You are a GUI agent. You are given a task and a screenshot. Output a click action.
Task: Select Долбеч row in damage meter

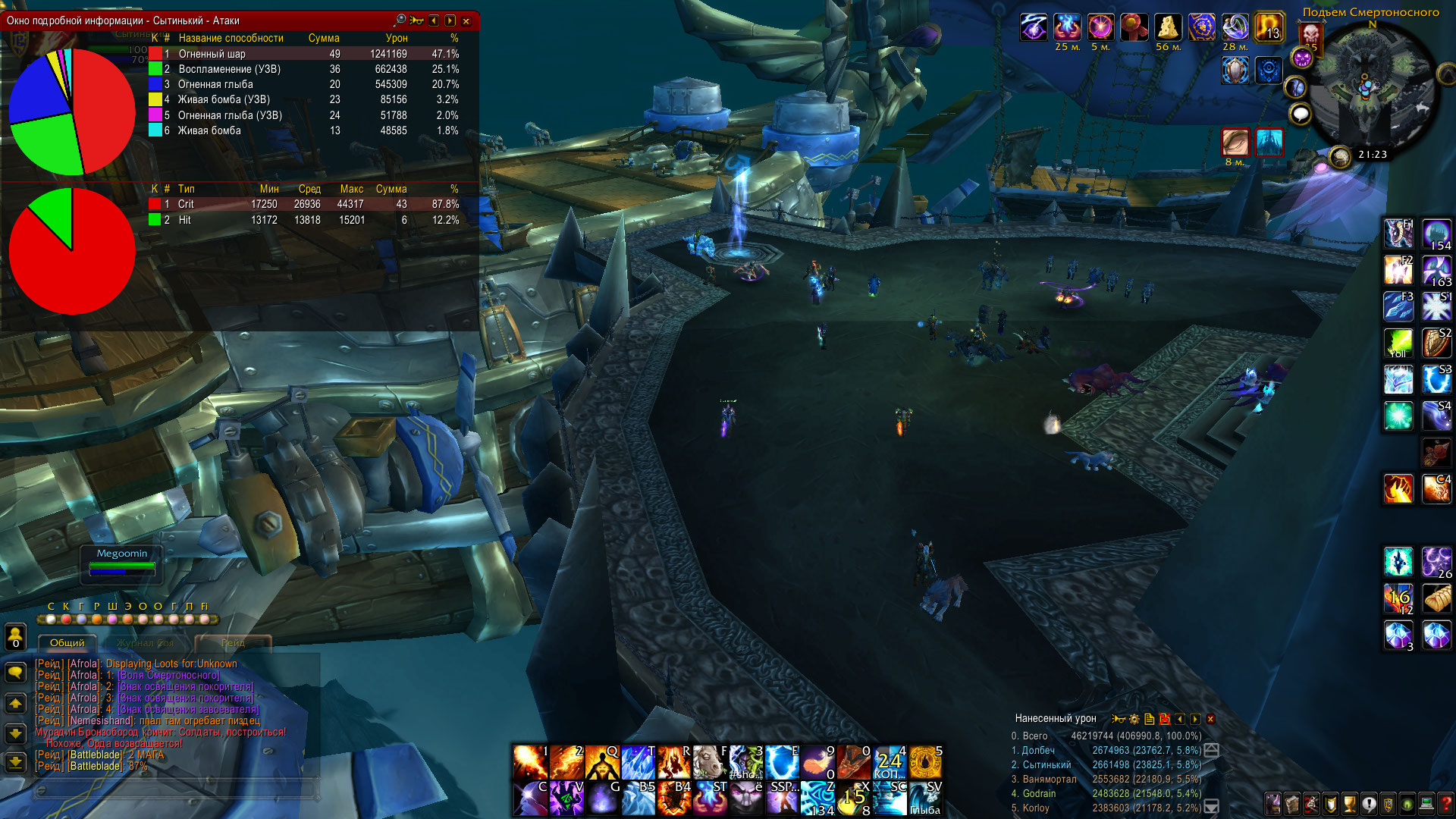point(1107,750)
